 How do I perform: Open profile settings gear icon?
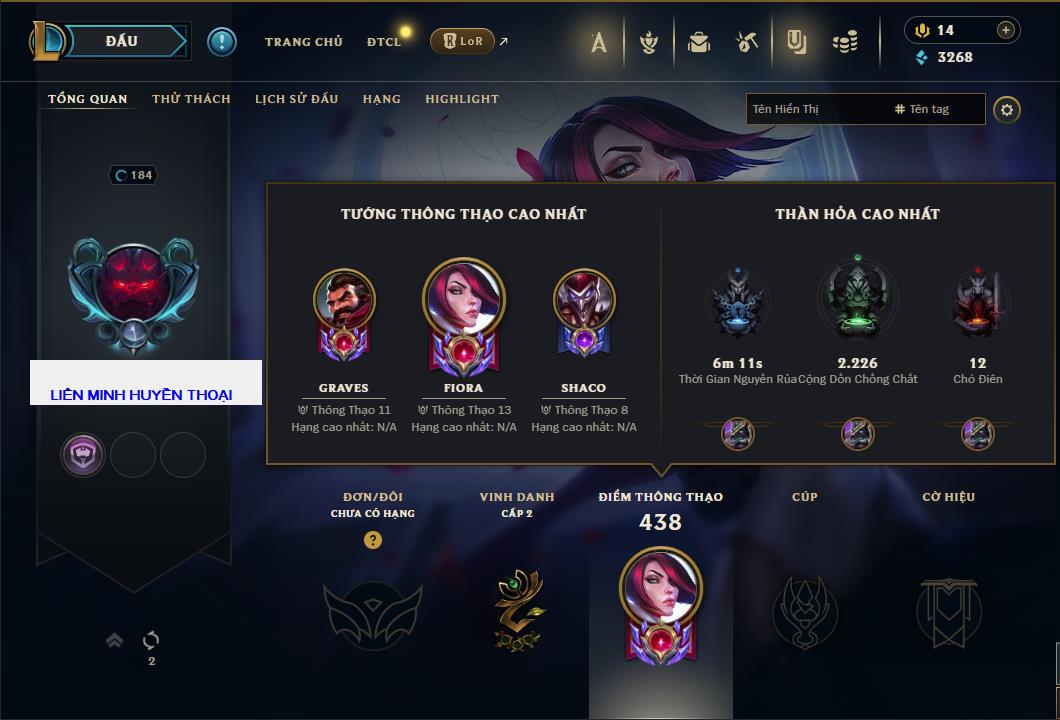pyautogui.click(x=1007, y=109)
